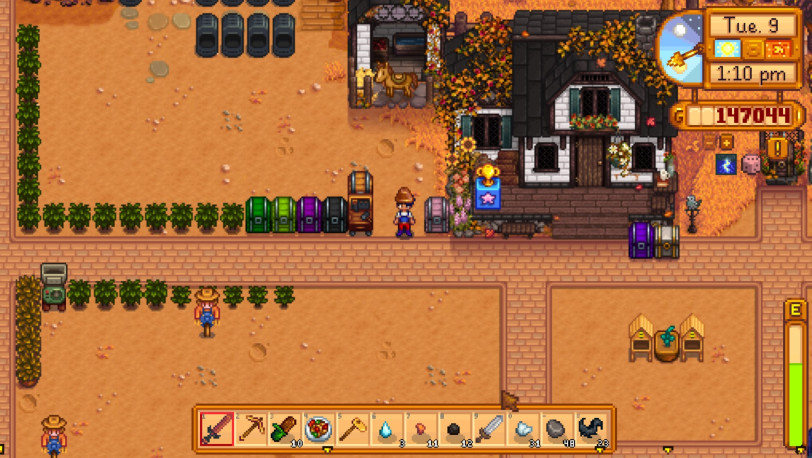Pick the small red item stack of 11

pyautogui.click(x=421, y=429)
